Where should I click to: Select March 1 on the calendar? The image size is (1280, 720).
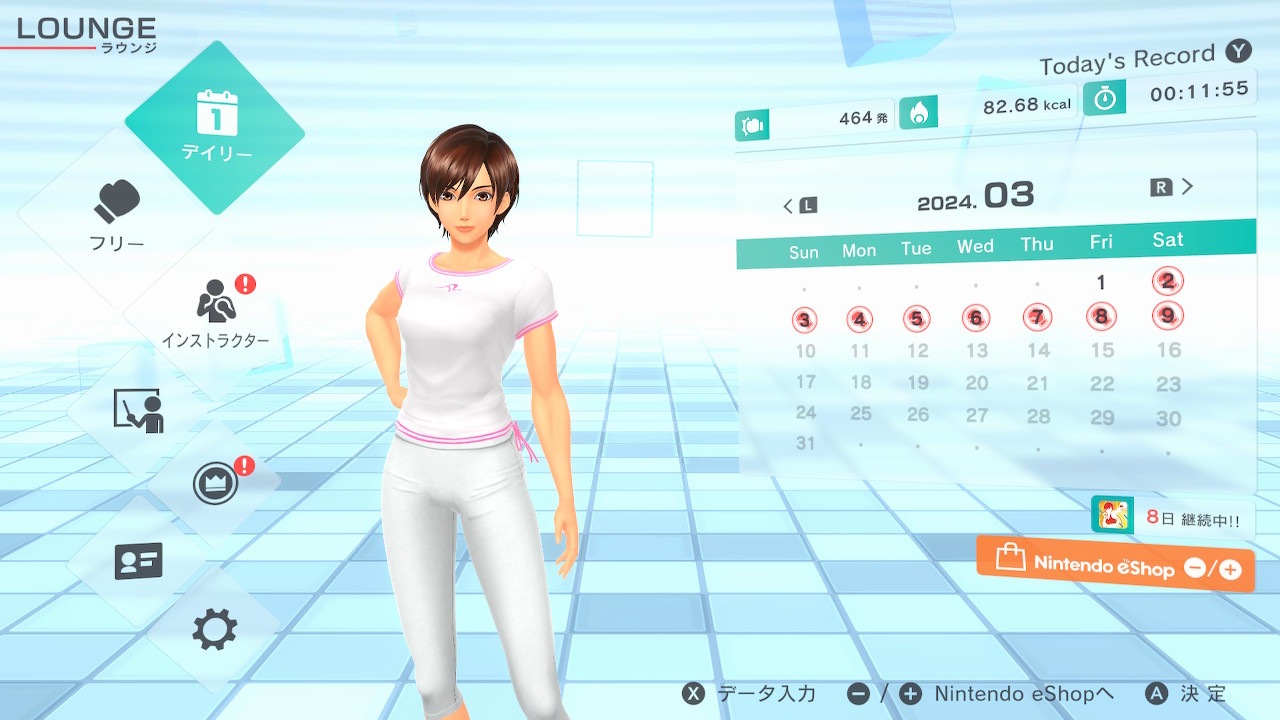click(1101, 283)
